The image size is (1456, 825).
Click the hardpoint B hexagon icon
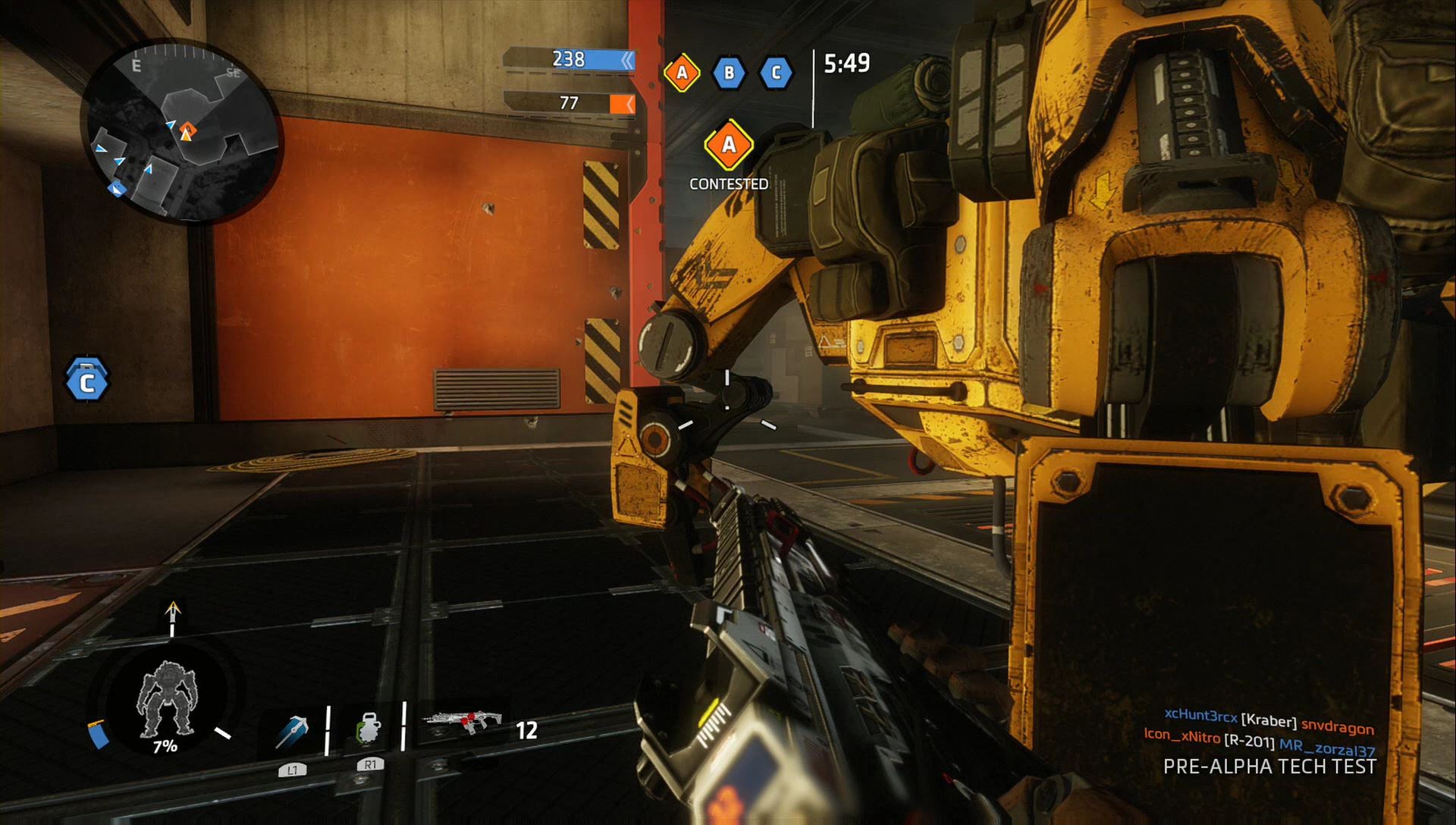click(x=728, y=73)
